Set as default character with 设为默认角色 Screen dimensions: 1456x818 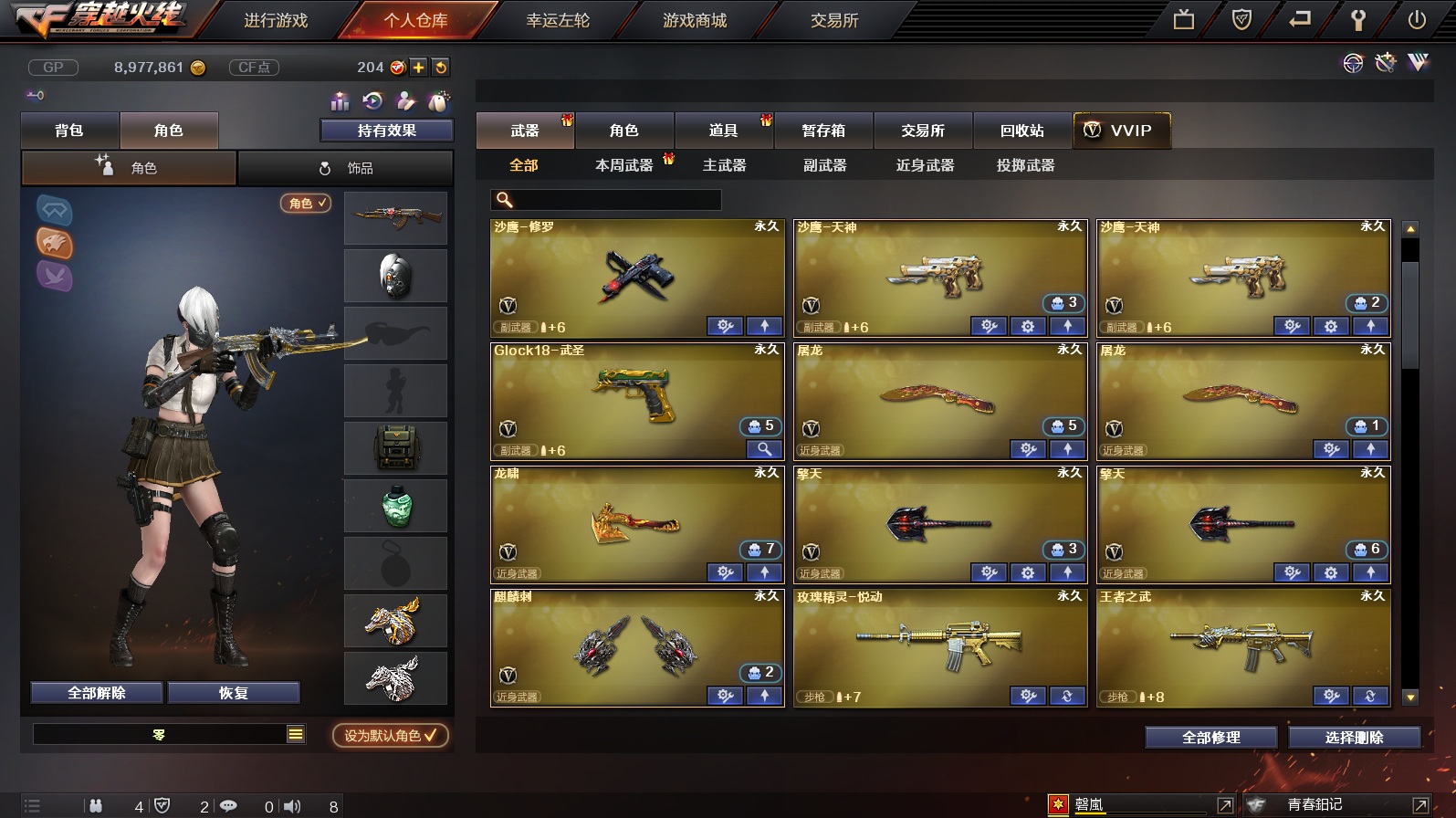coord(390,736)
